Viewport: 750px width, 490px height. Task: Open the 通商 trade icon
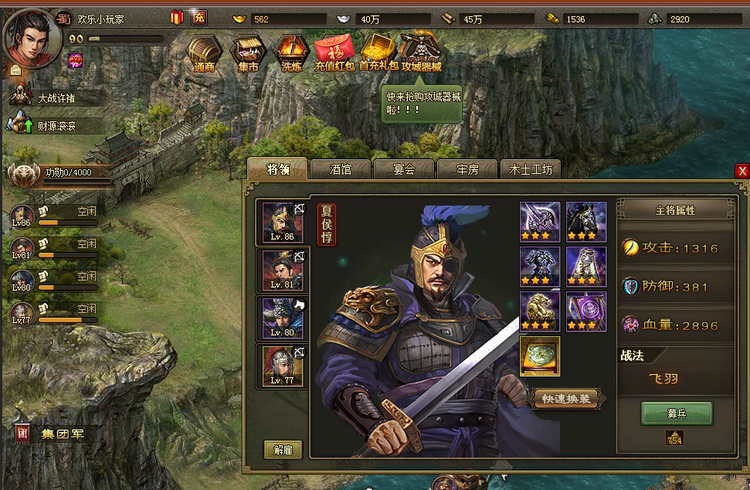click(204, 52)
